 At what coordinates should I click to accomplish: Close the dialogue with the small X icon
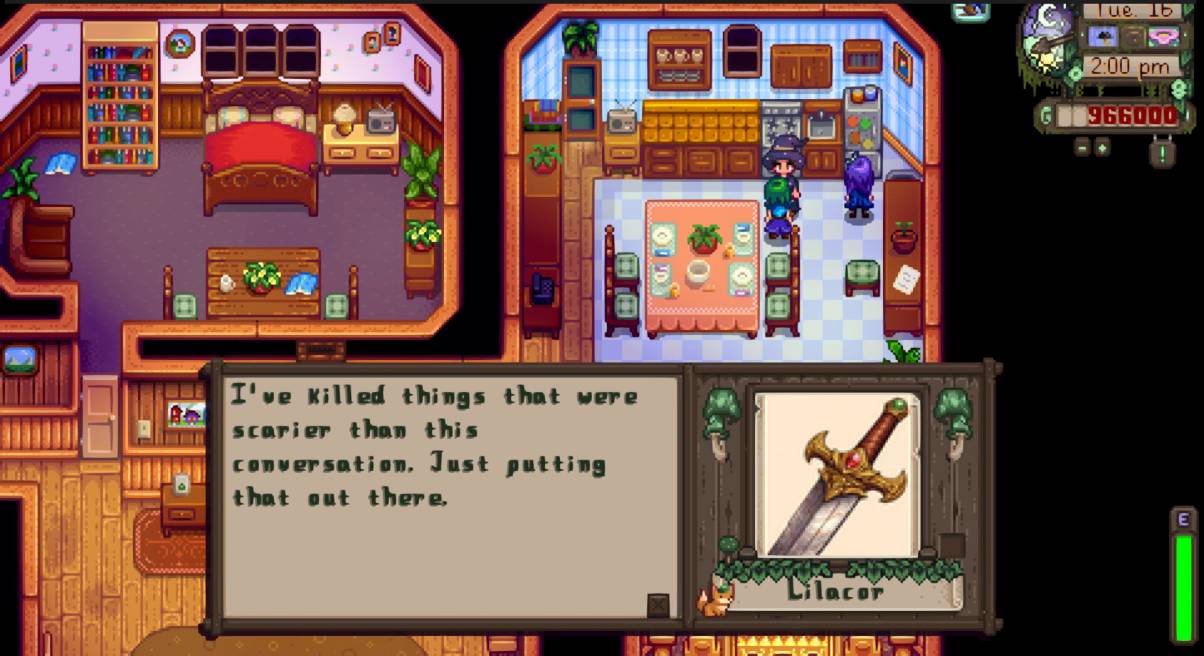(x=657, y=605)
